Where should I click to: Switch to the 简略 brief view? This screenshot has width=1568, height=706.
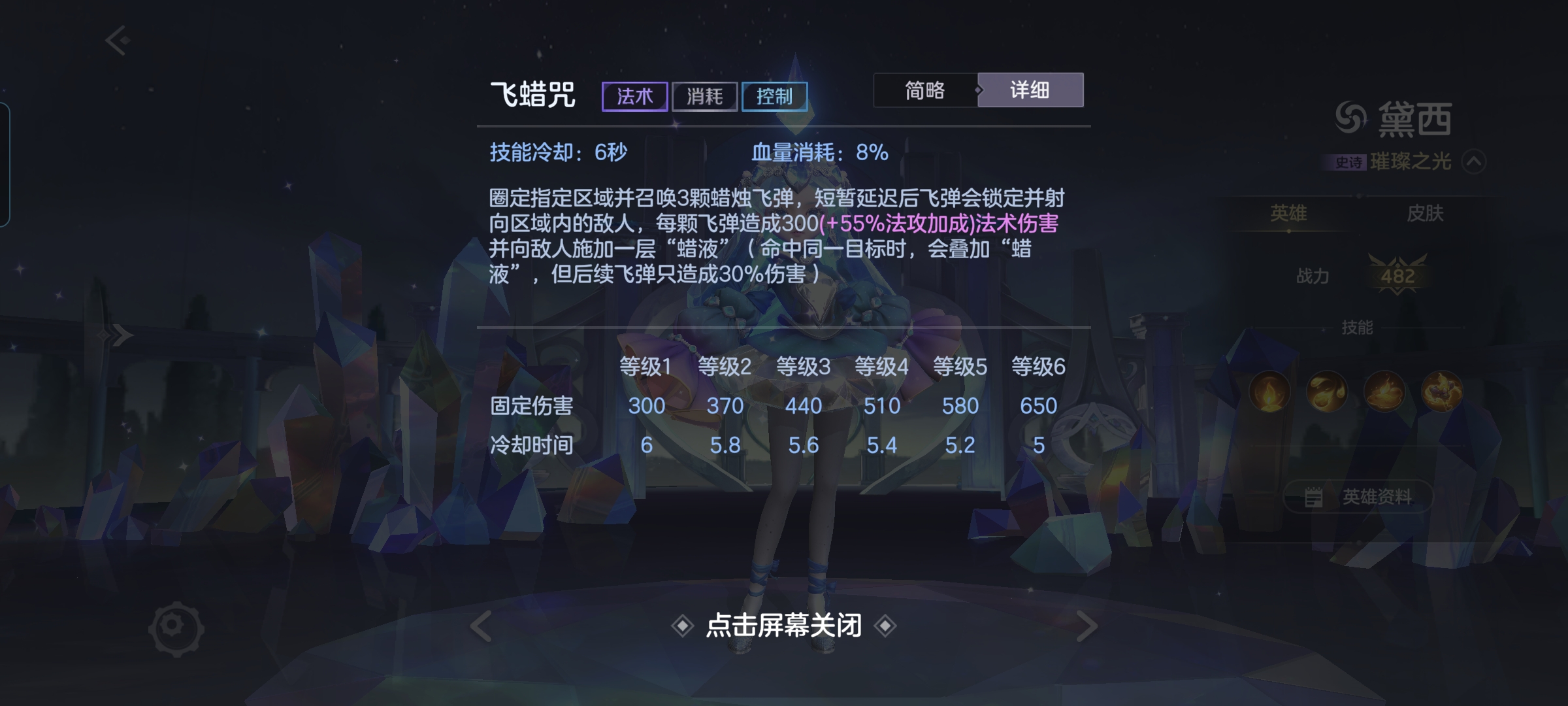(x=923, y=91)
